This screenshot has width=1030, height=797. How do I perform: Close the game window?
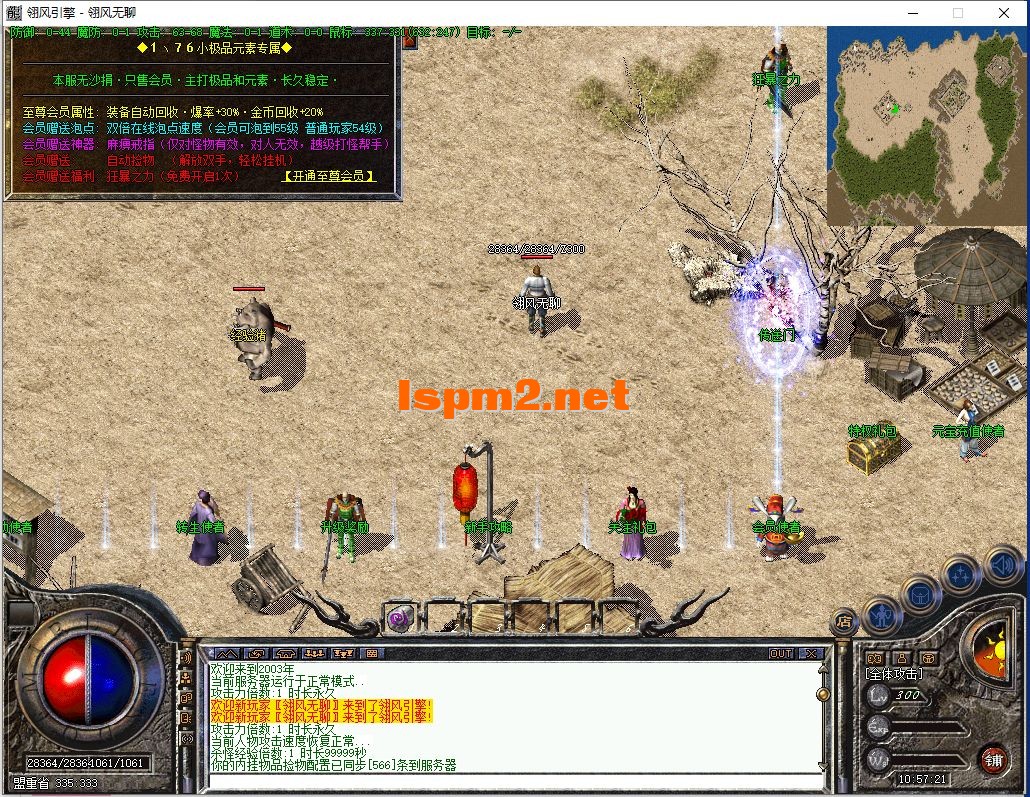(x=1004, y=13)
